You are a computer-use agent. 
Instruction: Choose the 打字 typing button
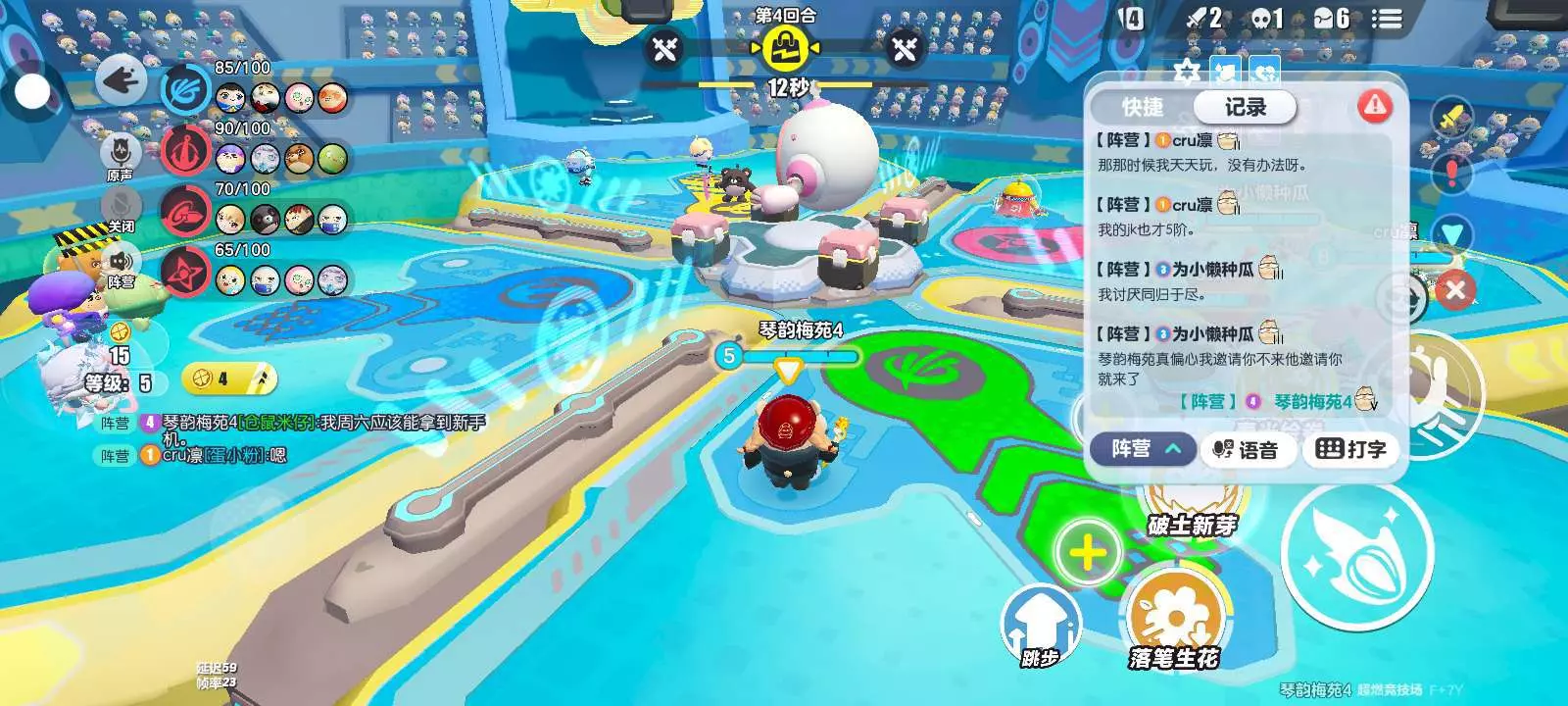click(1350, 449)
